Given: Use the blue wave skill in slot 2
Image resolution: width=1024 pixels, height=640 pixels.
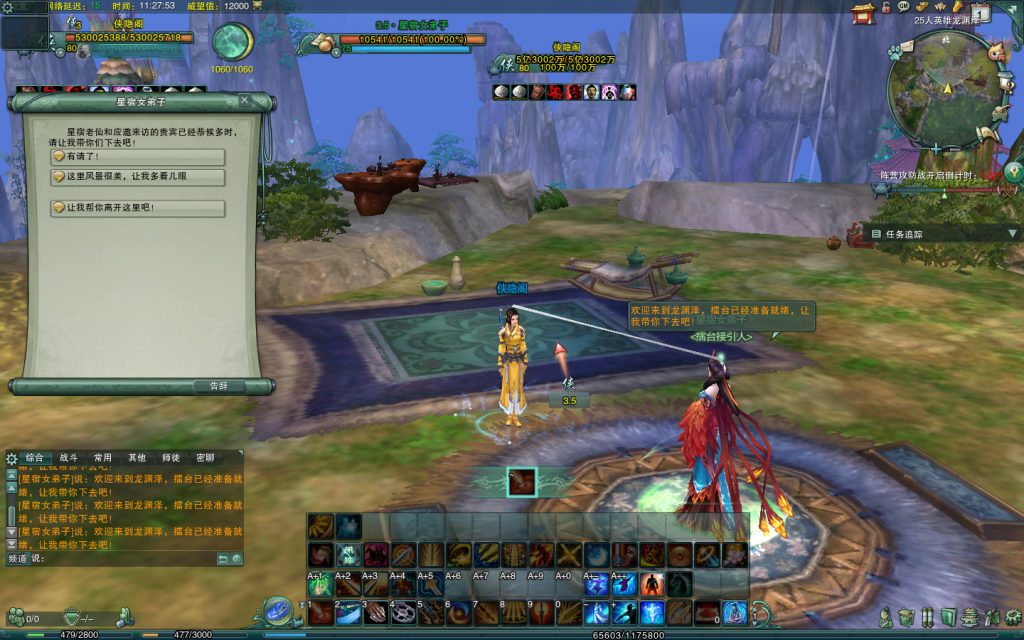Looking at the screenshot, I should click(348, 611).
